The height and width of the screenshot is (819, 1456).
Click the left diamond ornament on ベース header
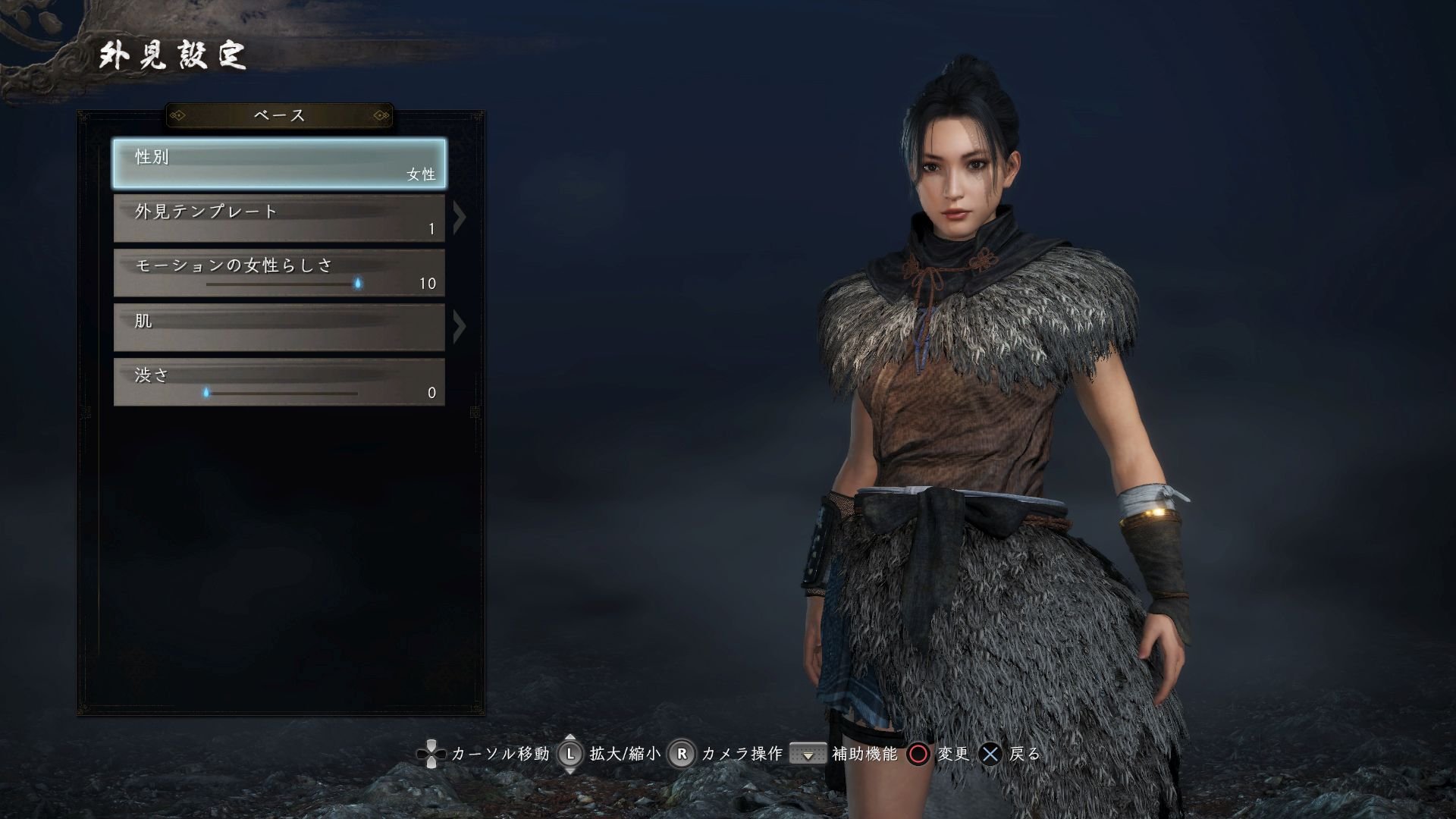(180, 115)
